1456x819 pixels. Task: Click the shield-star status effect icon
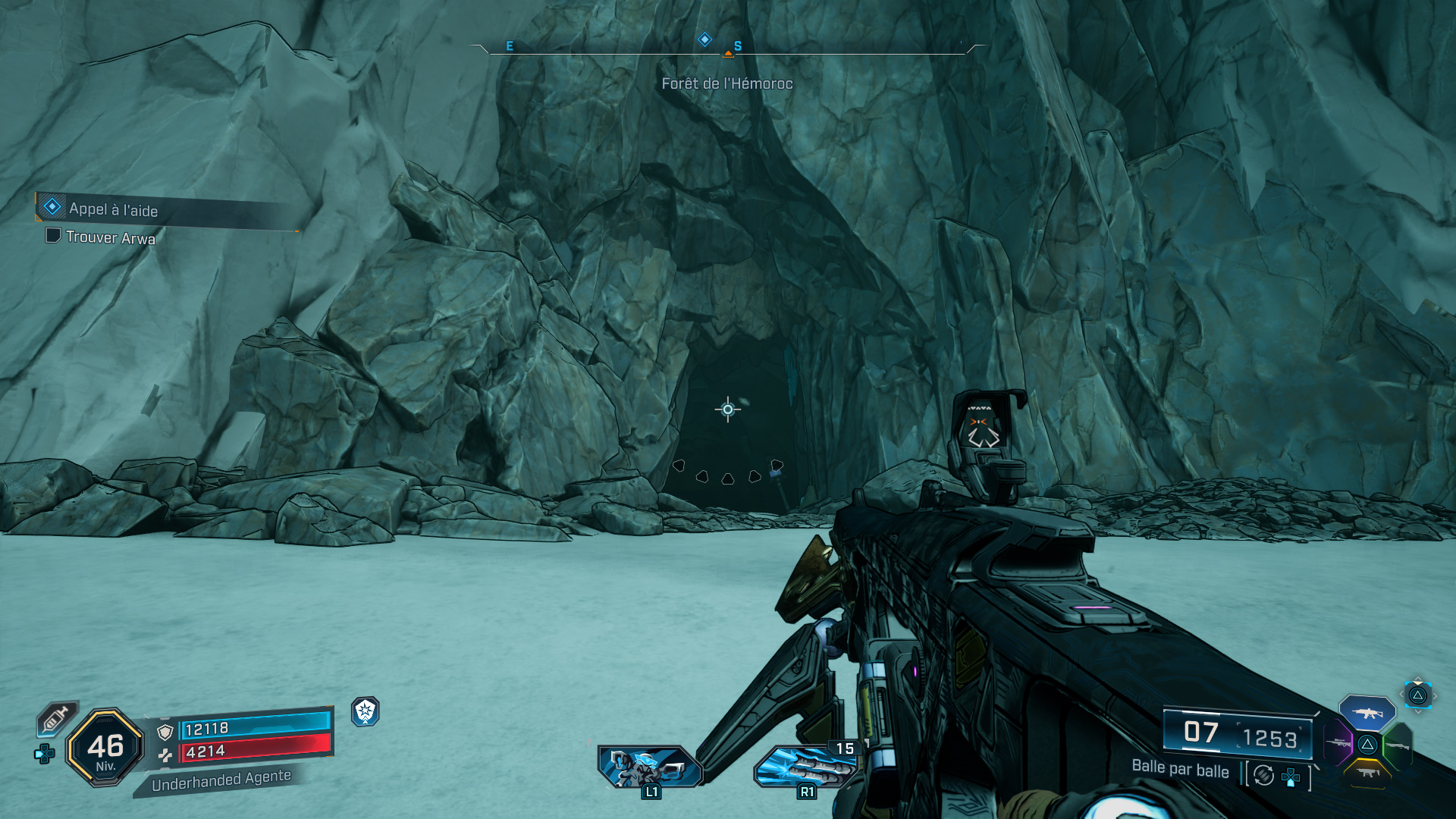click(366, 711)
